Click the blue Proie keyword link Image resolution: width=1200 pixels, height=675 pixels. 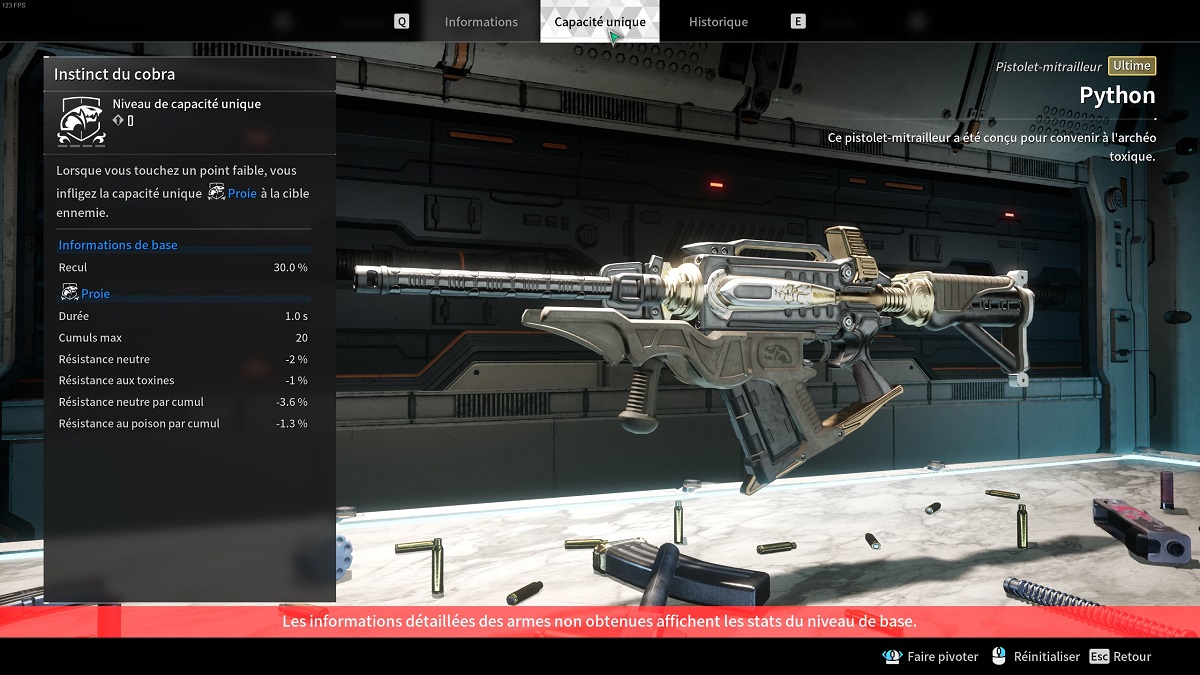coord(242,193)
